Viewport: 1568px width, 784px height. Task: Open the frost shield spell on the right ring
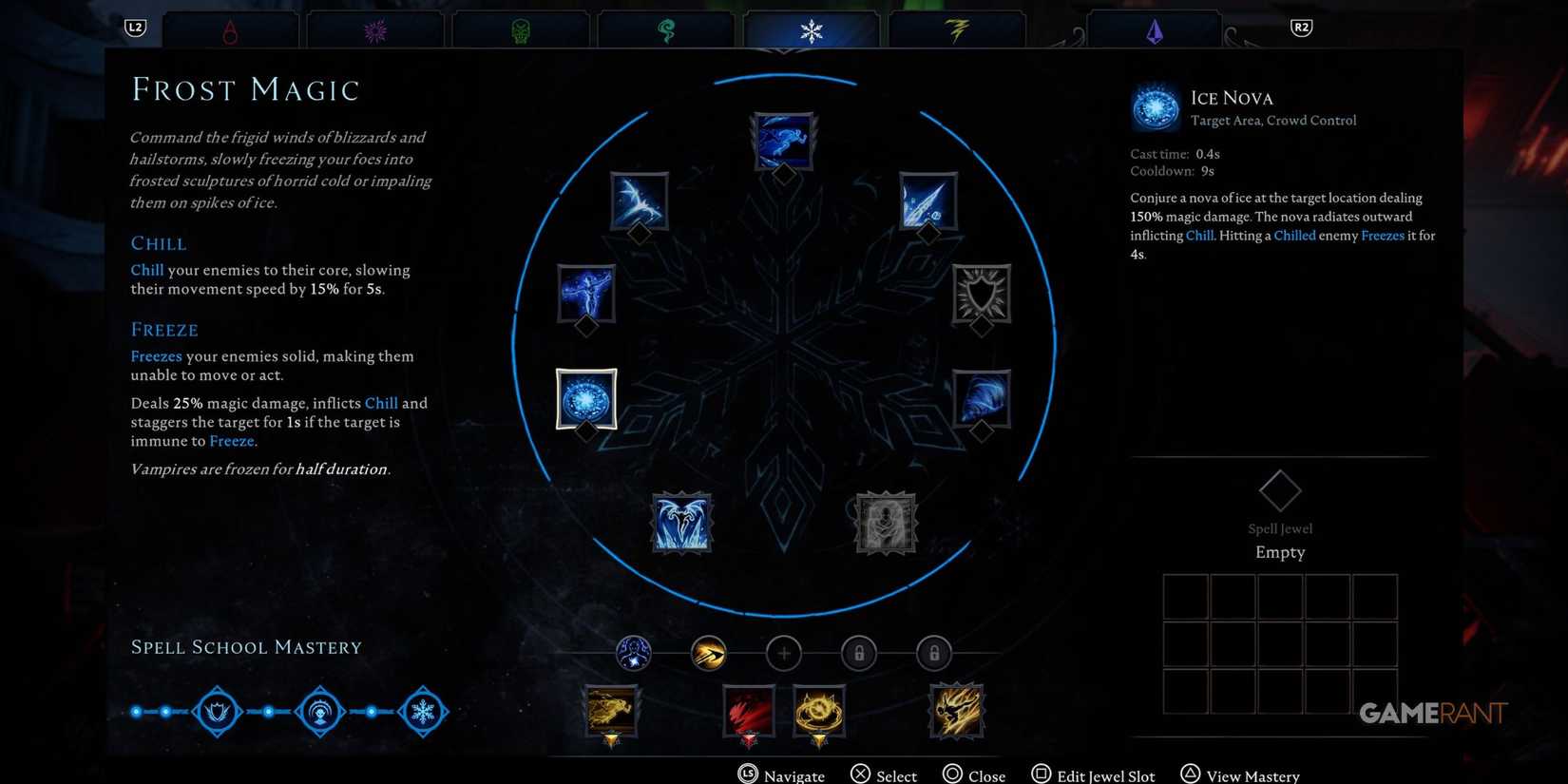coord(981,297)
